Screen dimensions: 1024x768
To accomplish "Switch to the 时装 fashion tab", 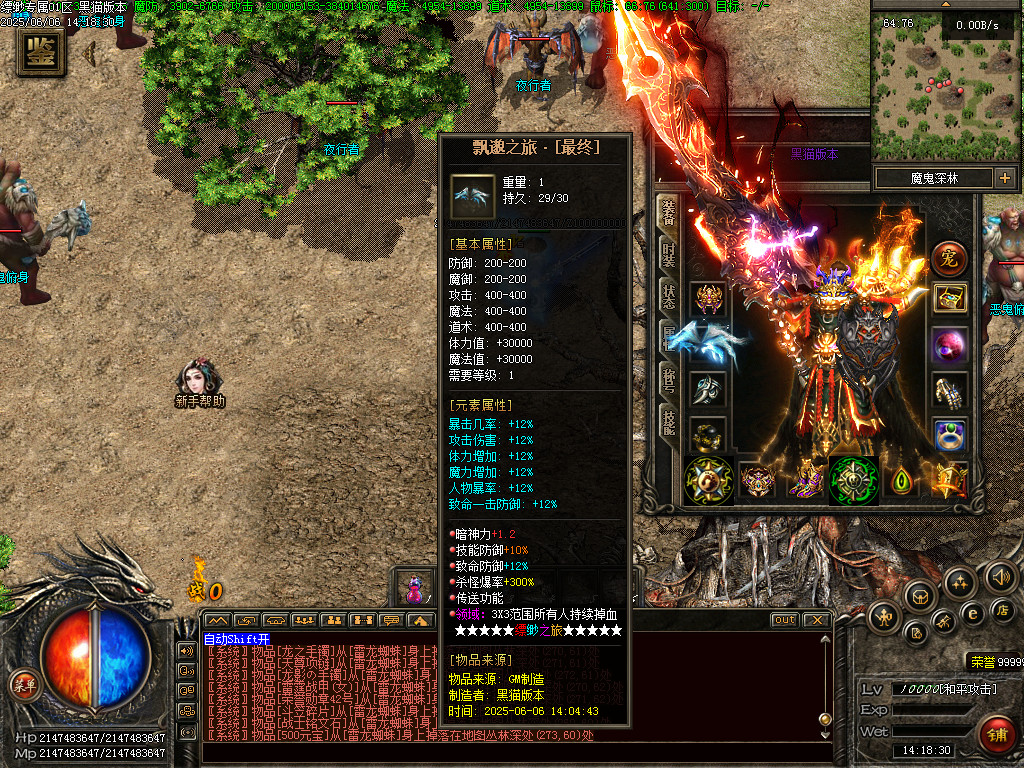I will [x=667, y=255].
